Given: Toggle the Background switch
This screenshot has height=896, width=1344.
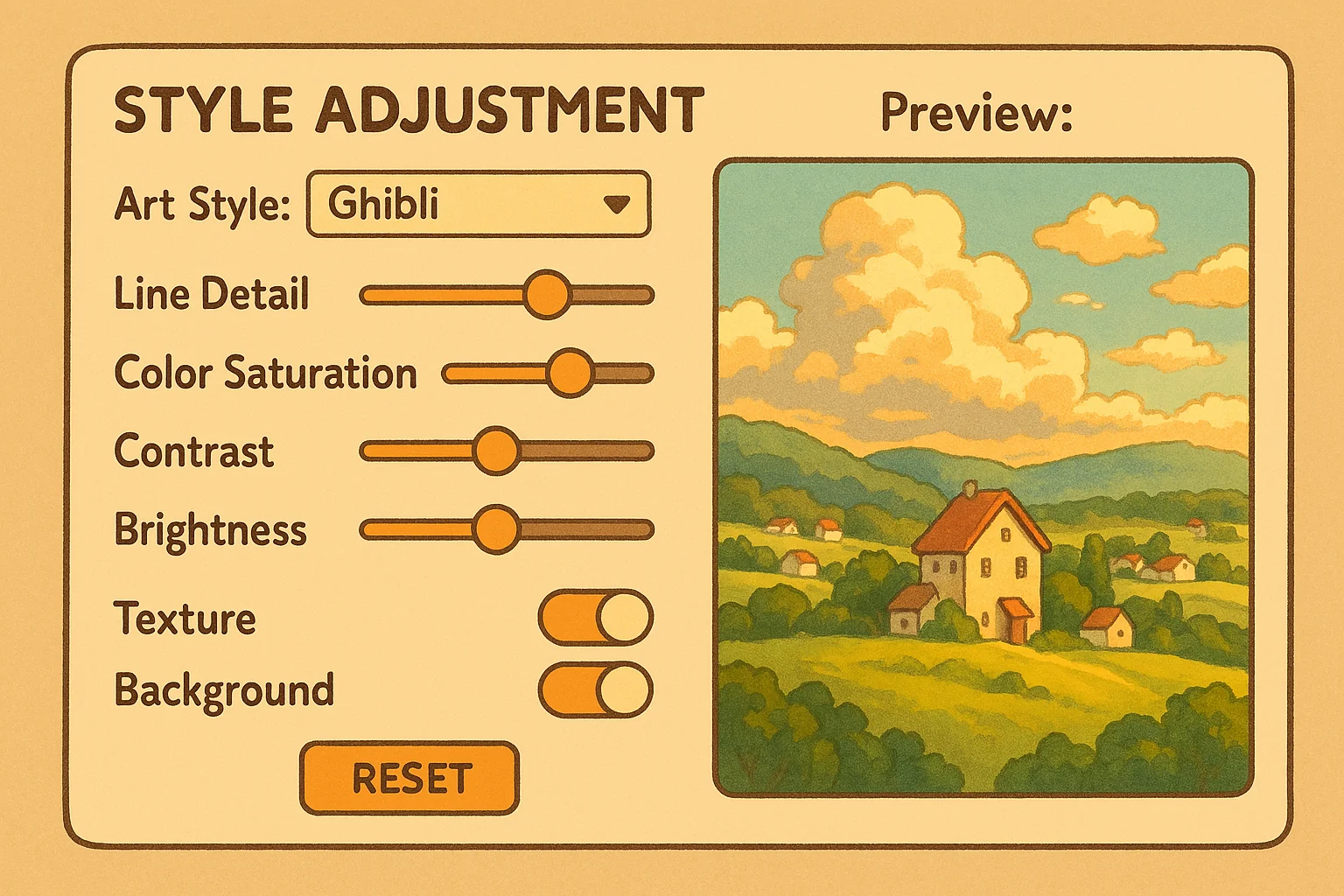Looking at the screenshot, I should pos(596,689).
